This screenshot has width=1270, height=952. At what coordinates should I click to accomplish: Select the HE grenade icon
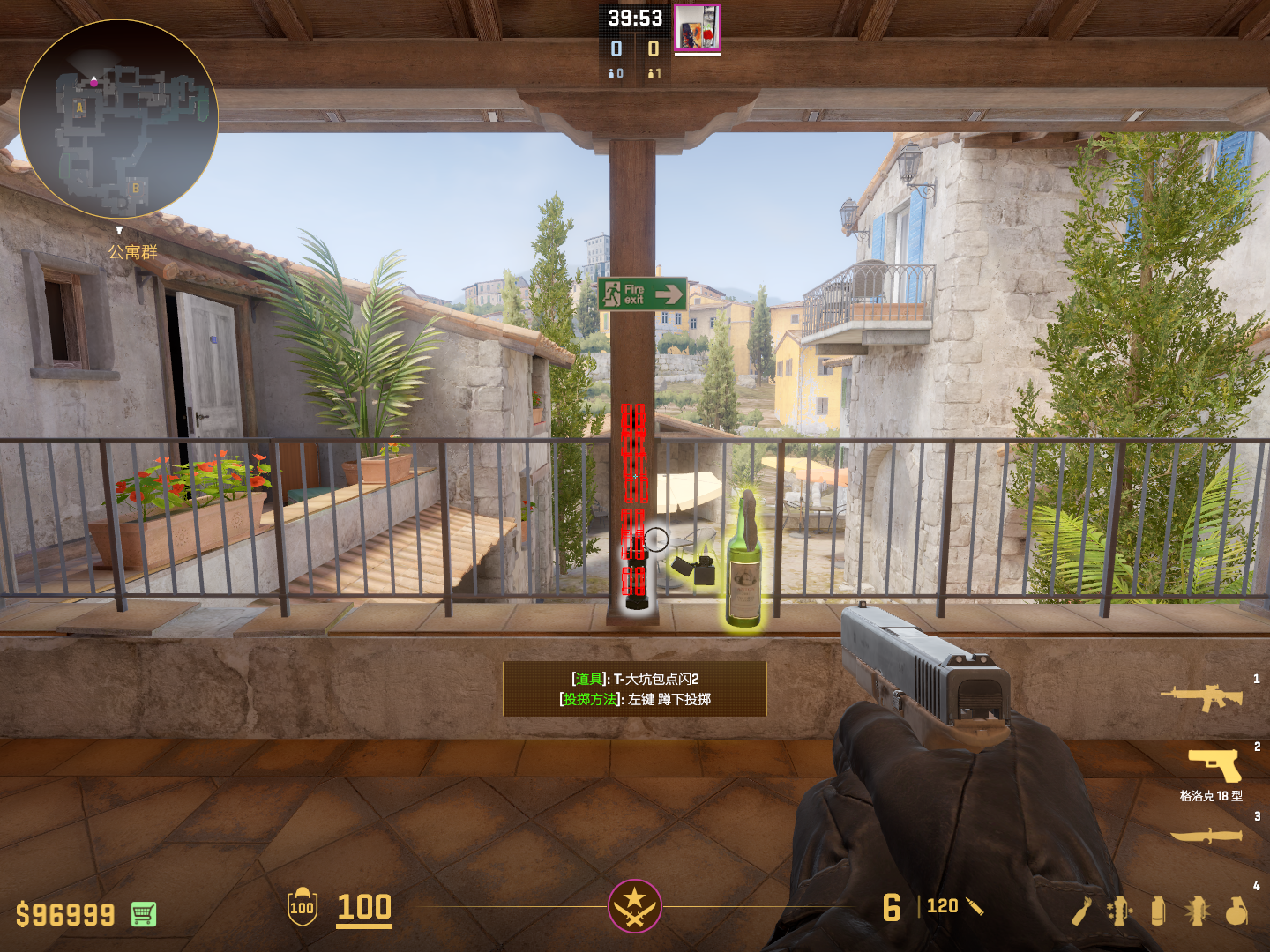(x=1237, y=911)
